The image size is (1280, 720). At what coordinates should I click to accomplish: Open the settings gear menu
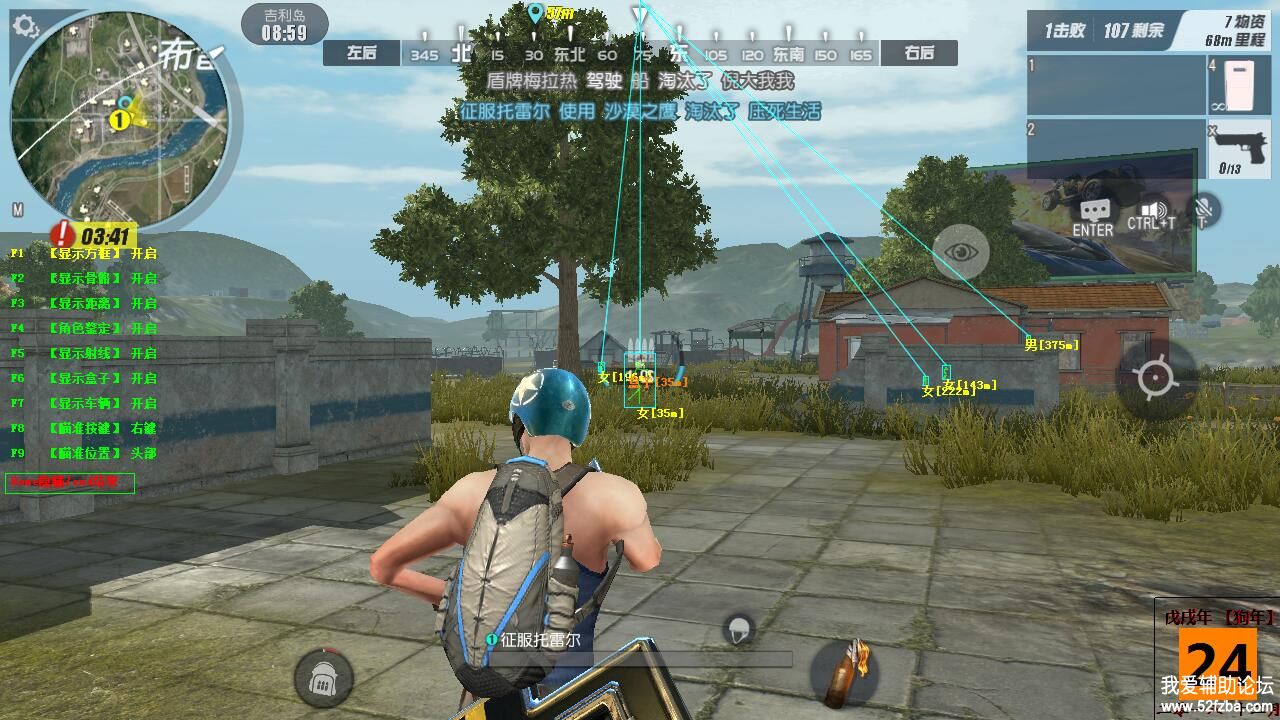point(25,25)
